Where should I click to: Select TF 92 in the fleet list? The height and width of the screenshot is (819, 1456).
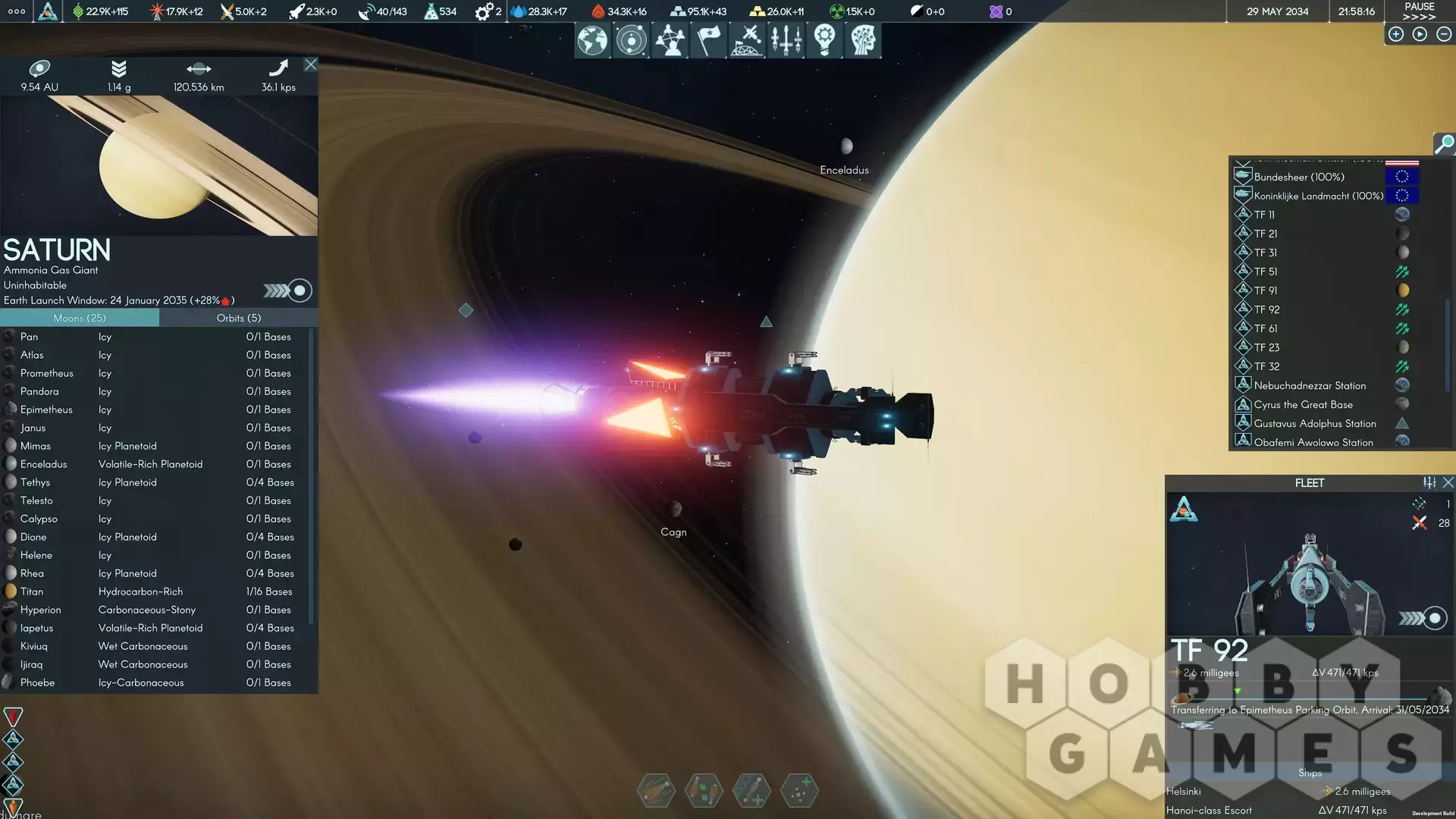(x=1266, y=309)
